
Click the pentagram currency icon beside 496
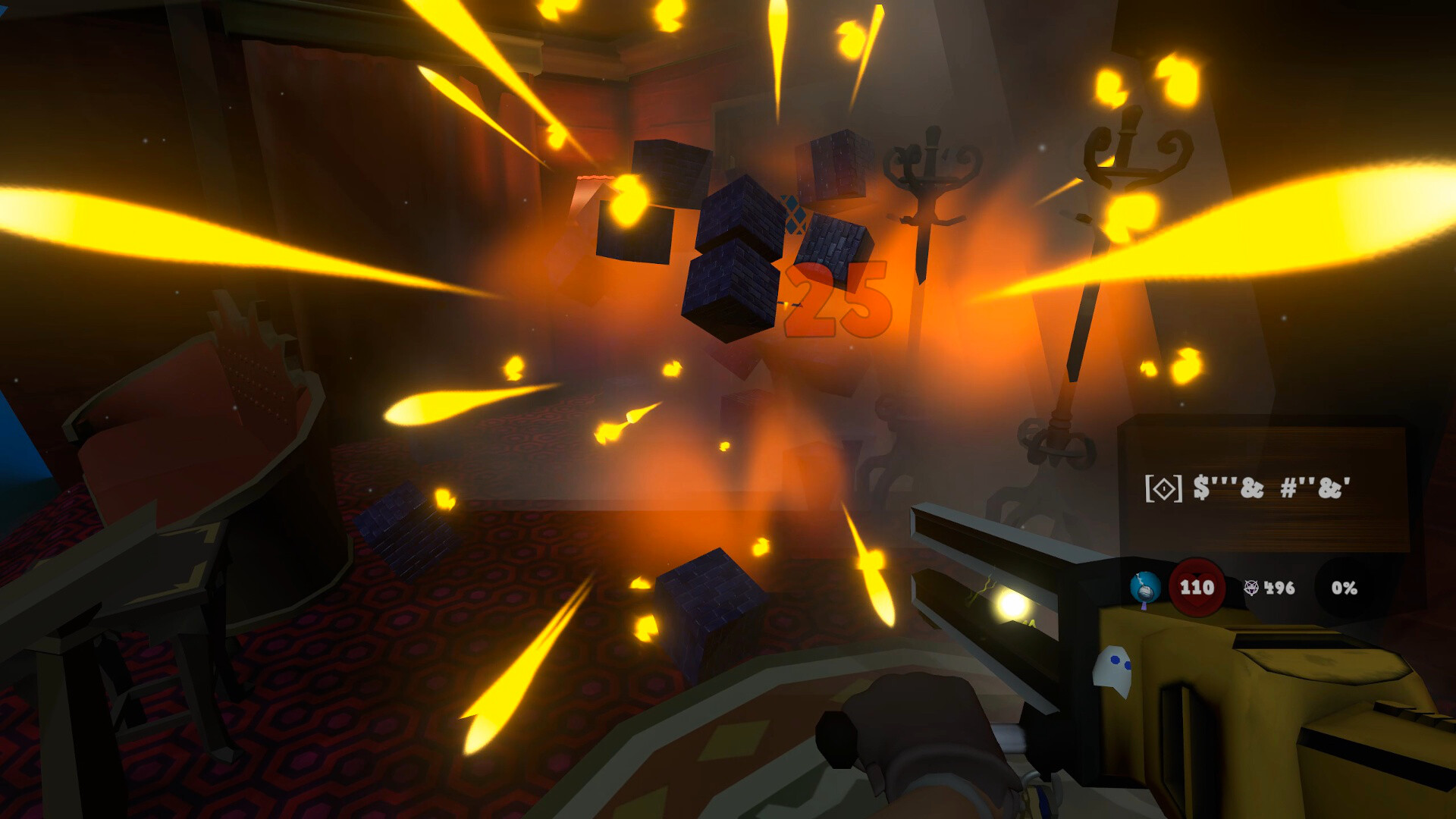[1251, 588]
